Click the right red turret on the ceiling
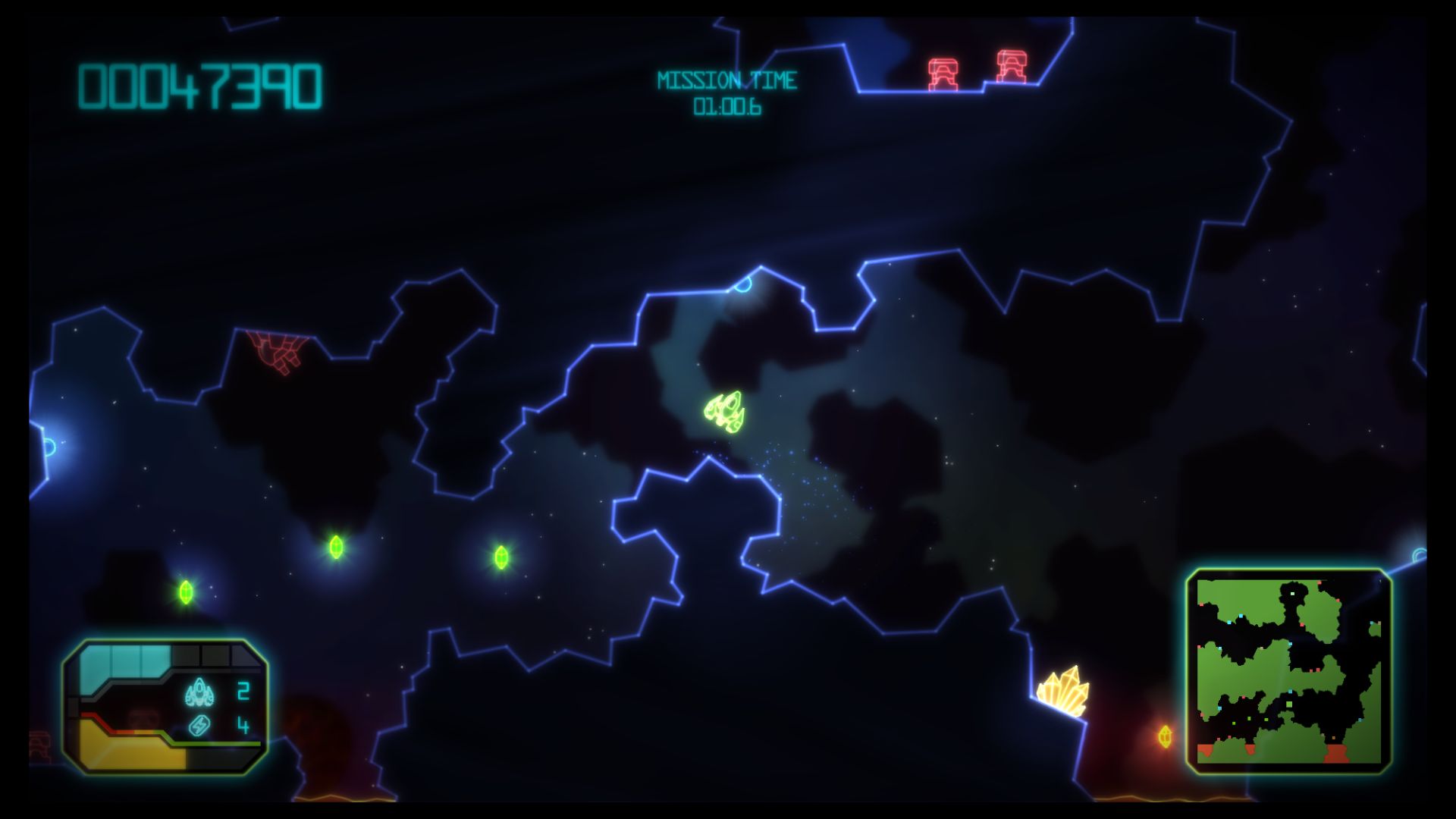This screenshot has height=819, width=1456. (1012, 64)
